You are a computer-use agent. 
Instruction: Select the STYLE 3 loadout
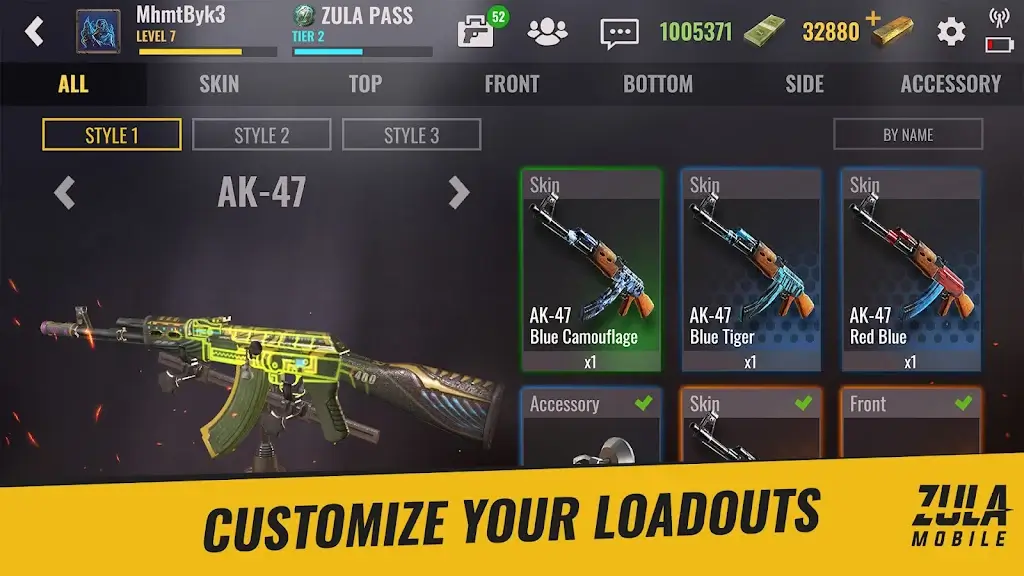(411, 135)
